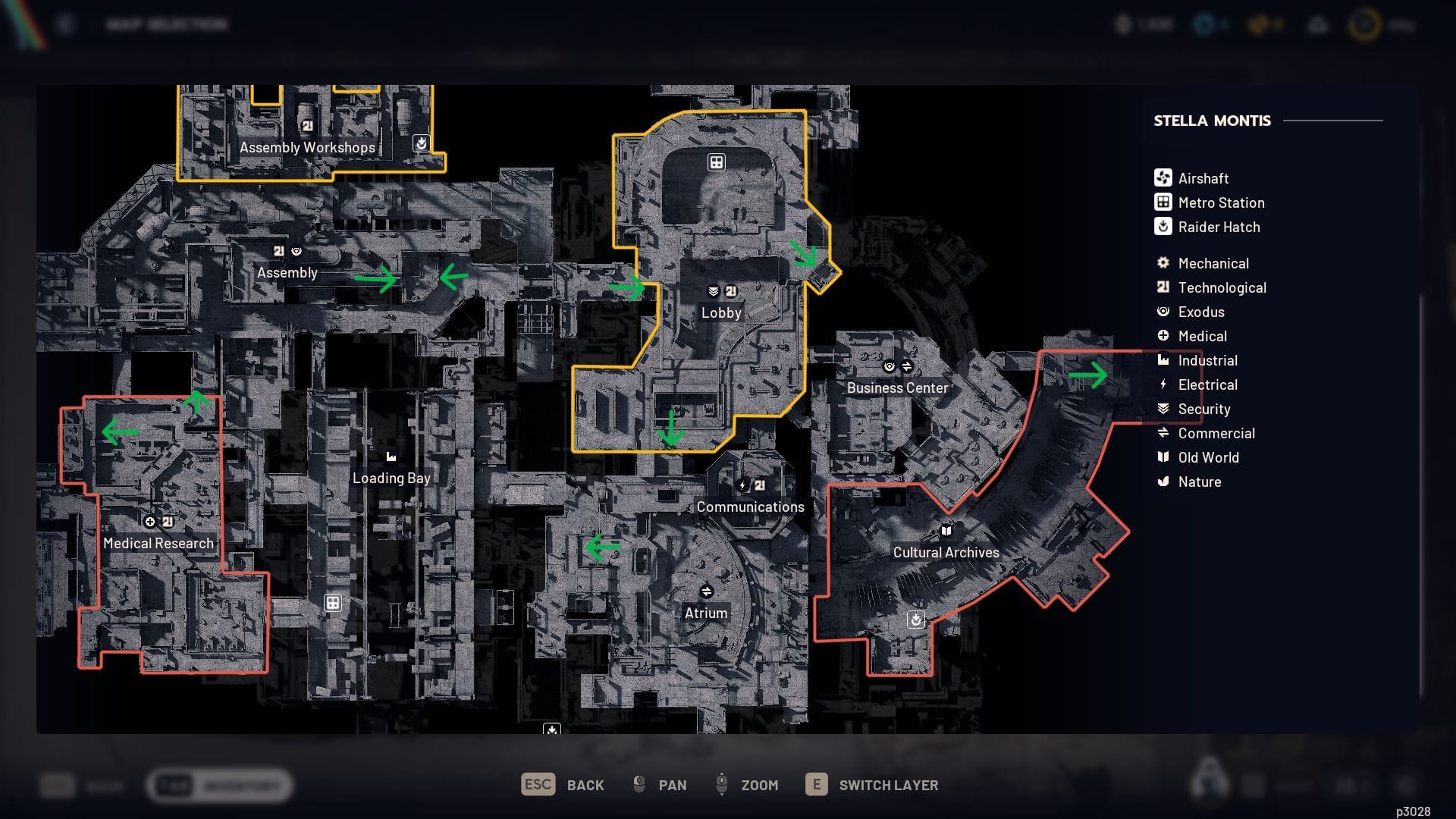
Task: Open the Tab Inventory option
Action: pos(220,786)
